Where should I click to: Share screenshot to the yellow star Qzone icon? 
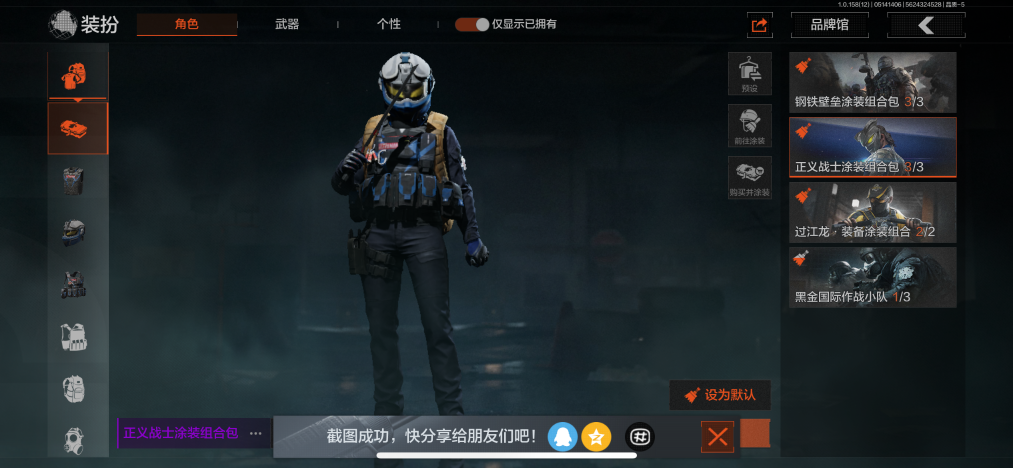coord(596,436)
